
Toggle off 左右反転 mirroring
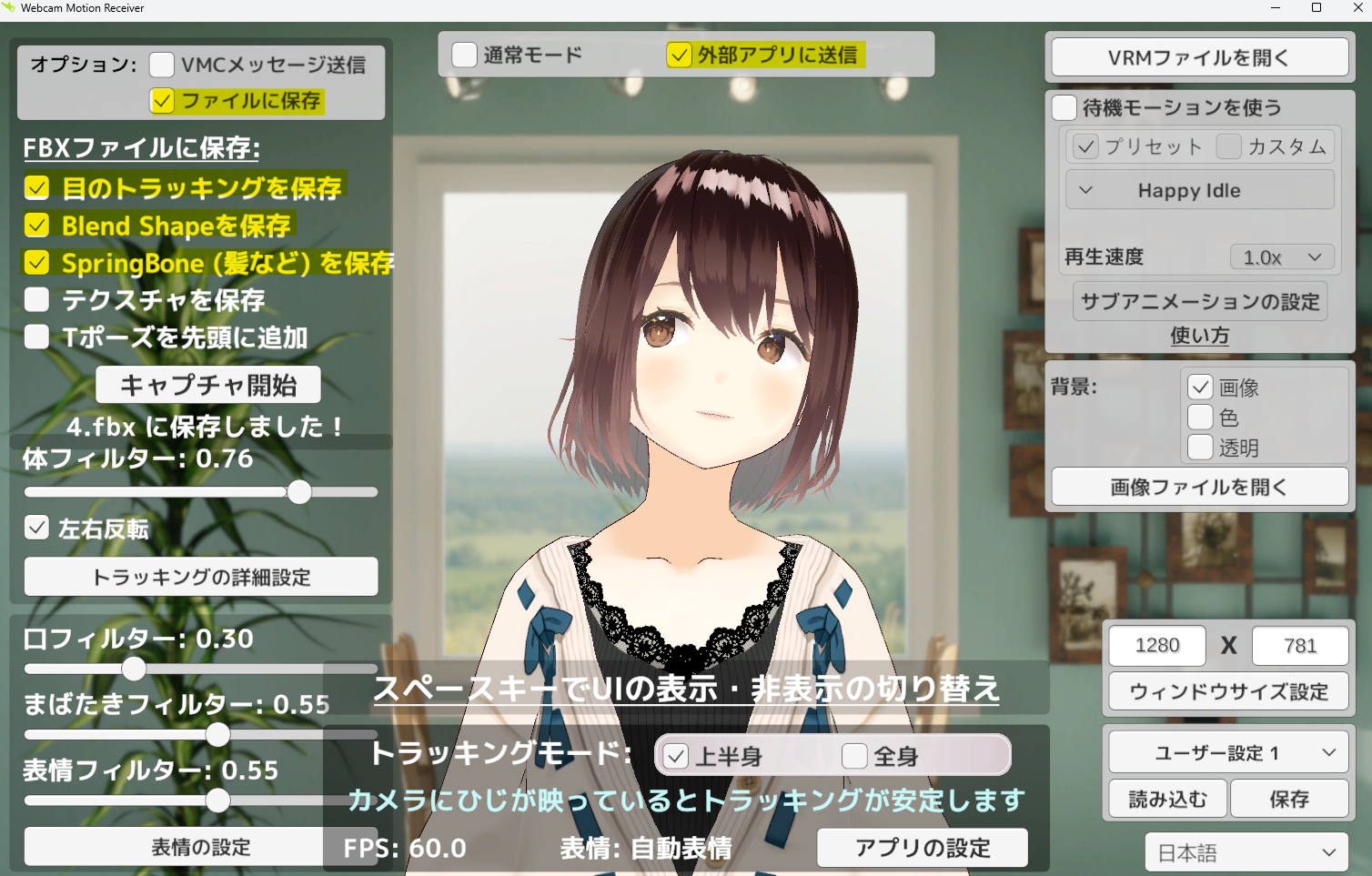[36, 528]
